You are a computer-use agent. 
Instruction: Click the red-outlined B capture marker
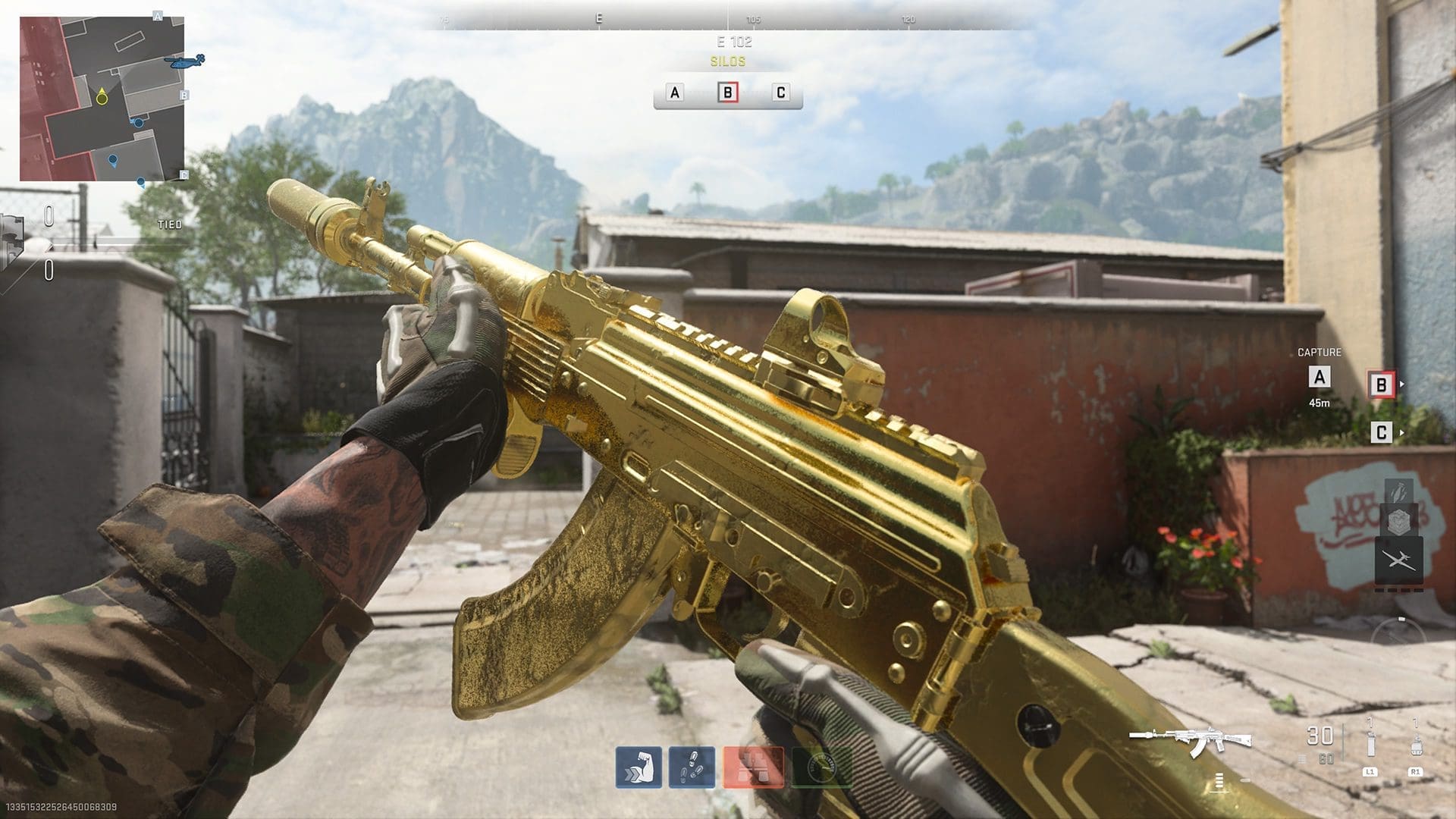(x=1381, y=385)
